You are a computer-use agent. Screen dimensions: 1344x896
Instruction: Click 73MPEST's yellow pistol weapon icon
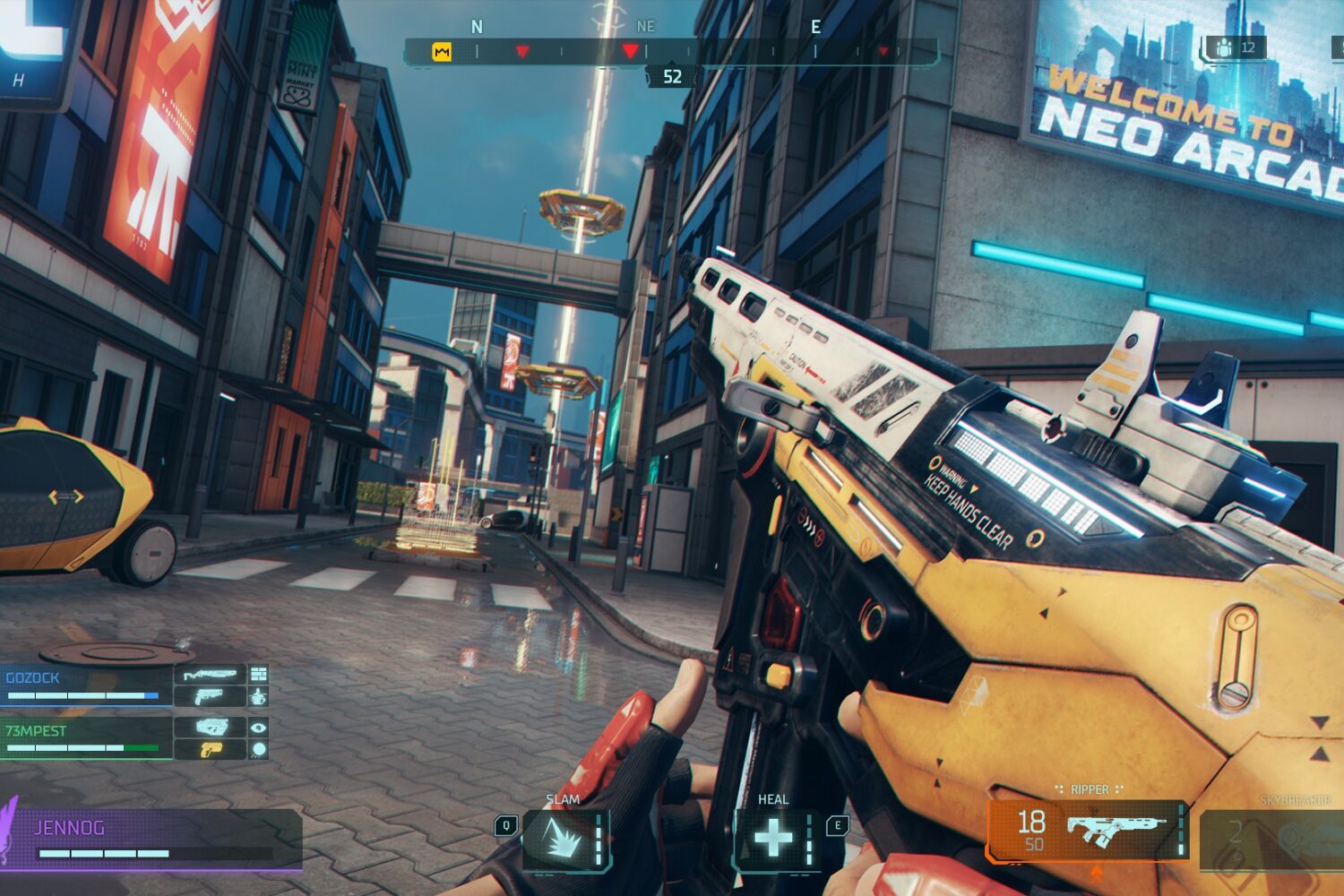pyautogui.click(x=210, y=749)
